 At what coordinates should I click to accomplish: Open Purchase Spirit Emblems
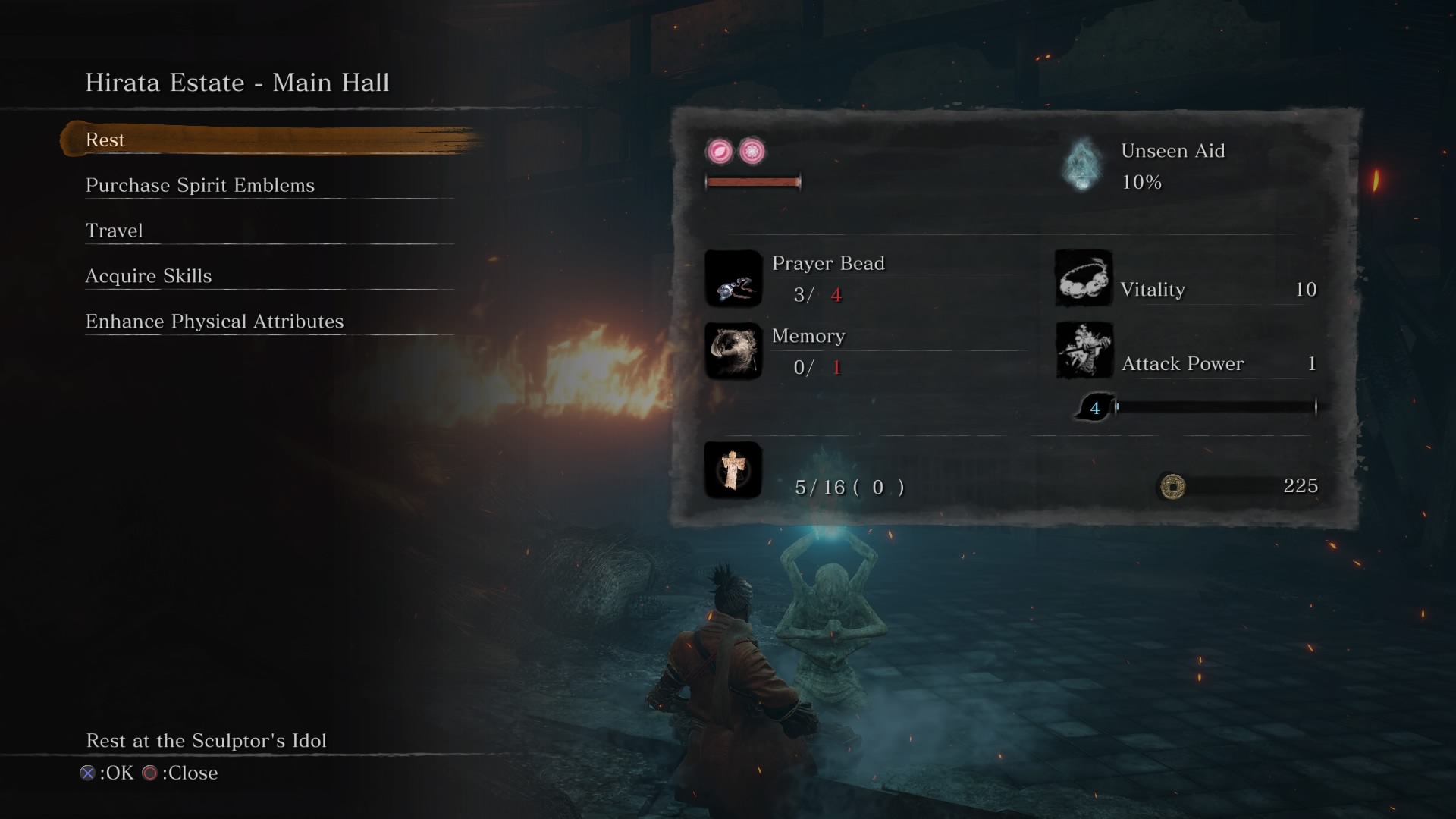click(x=199, y=186)
